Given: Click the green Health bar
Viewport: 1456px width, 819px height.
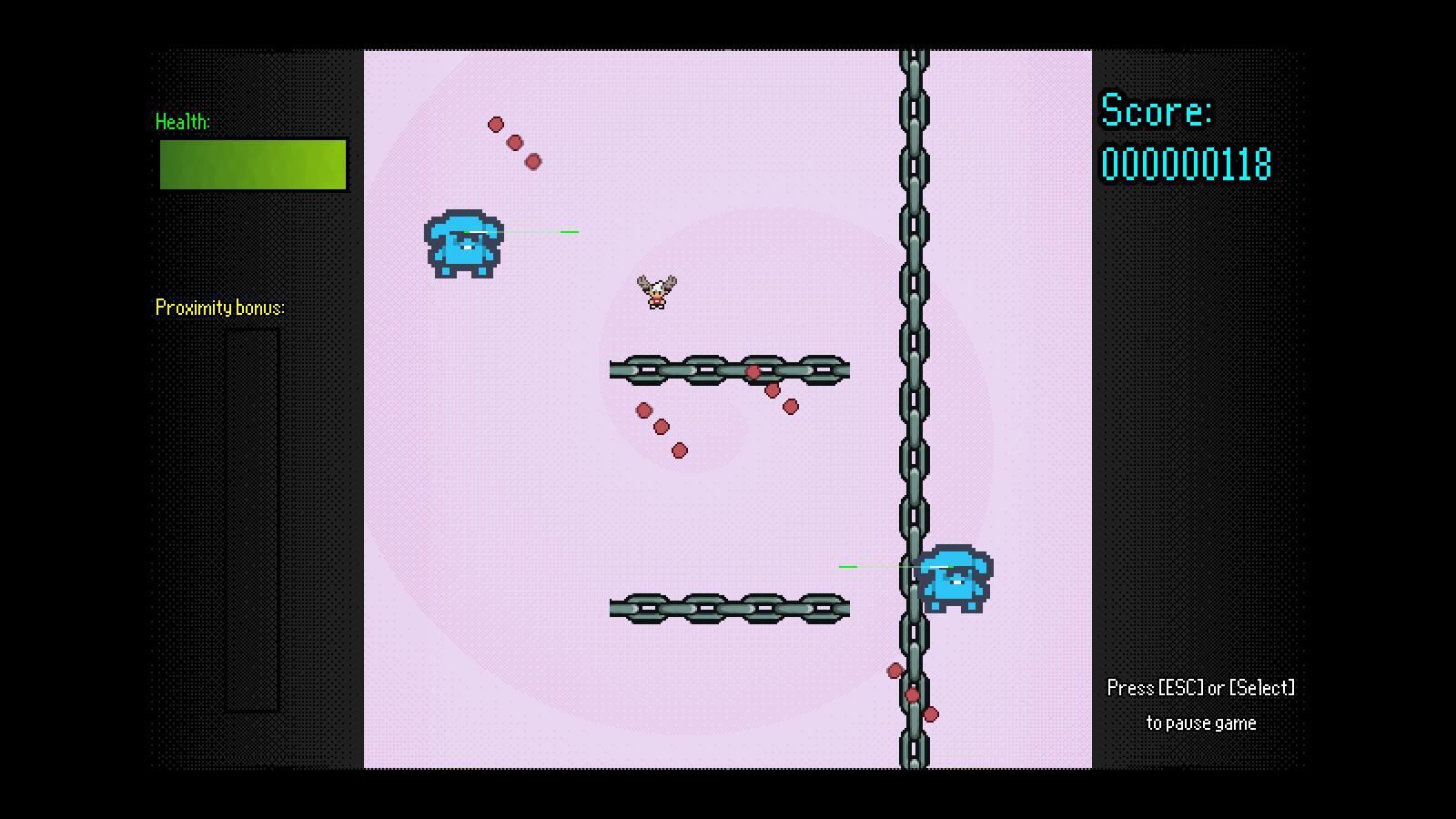Looking at the screenshot, I should tap(252, 165).
